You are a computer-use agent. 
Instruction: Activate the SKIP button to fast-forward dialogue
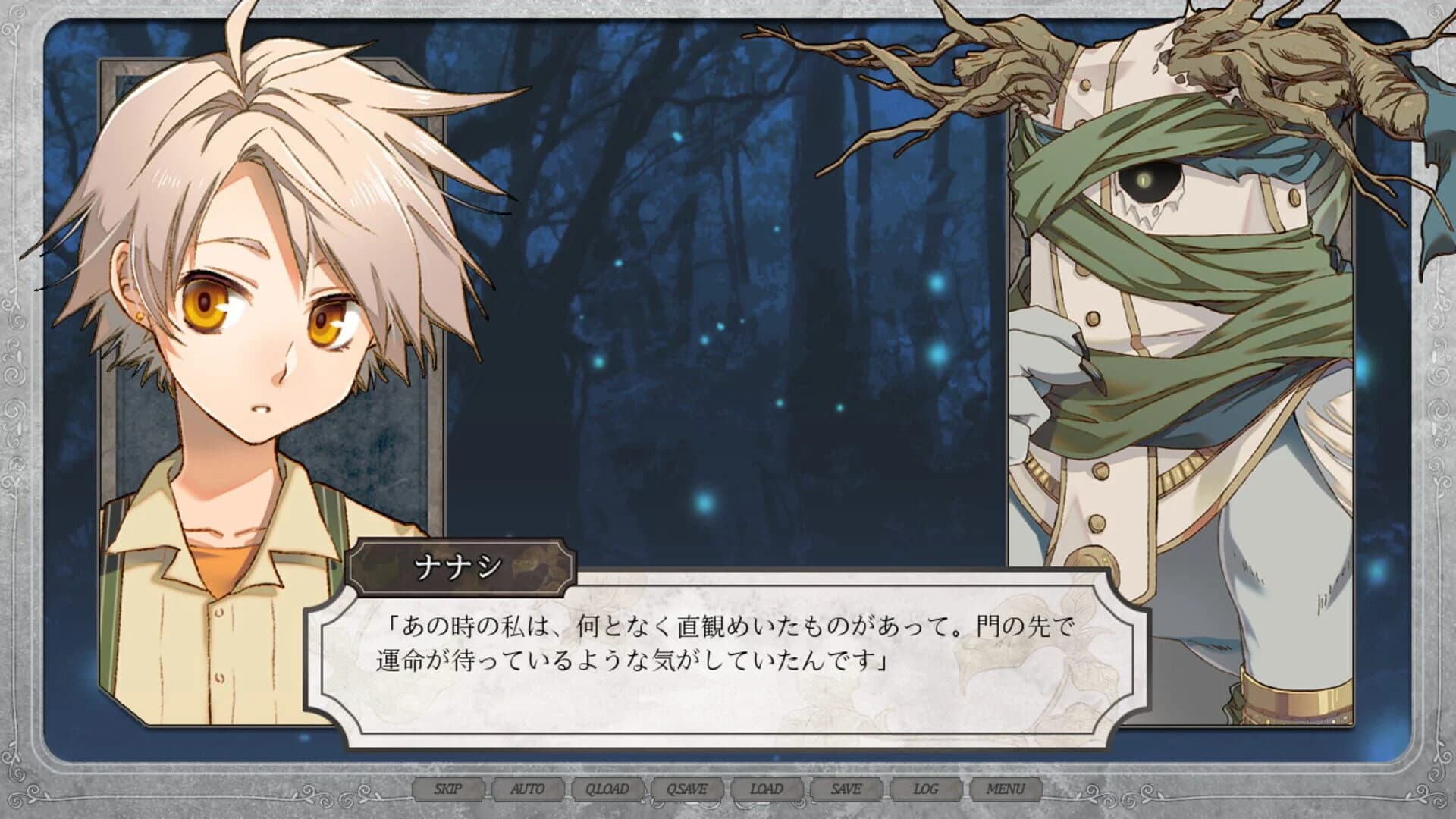coord(449,789)
